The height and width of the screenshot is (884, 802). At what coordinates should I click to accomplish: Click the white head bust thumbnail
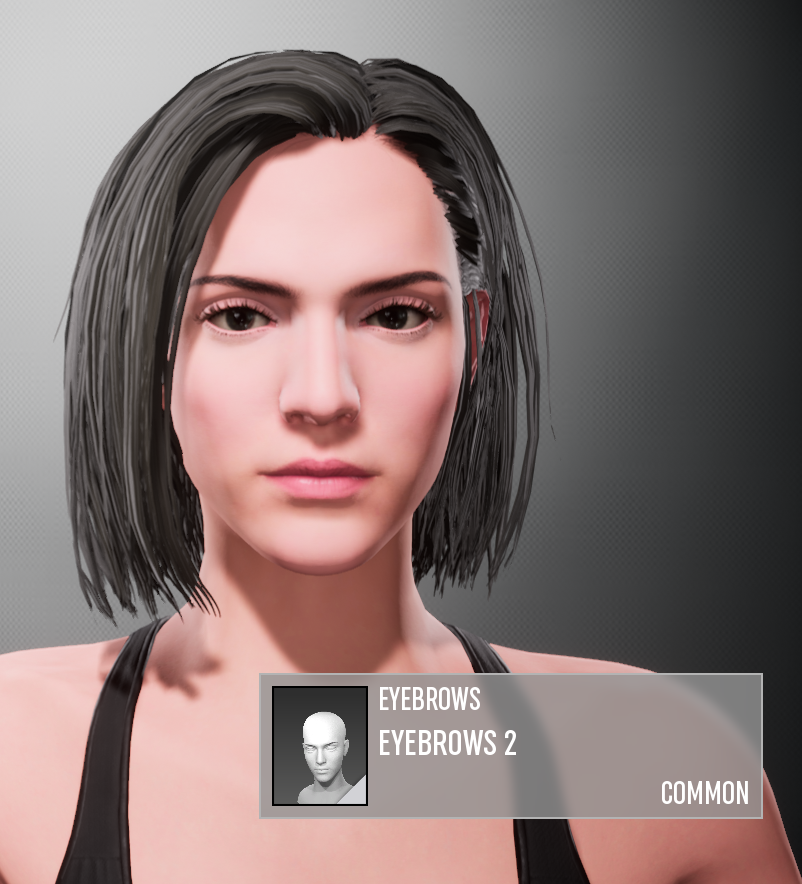click(320, 746)
